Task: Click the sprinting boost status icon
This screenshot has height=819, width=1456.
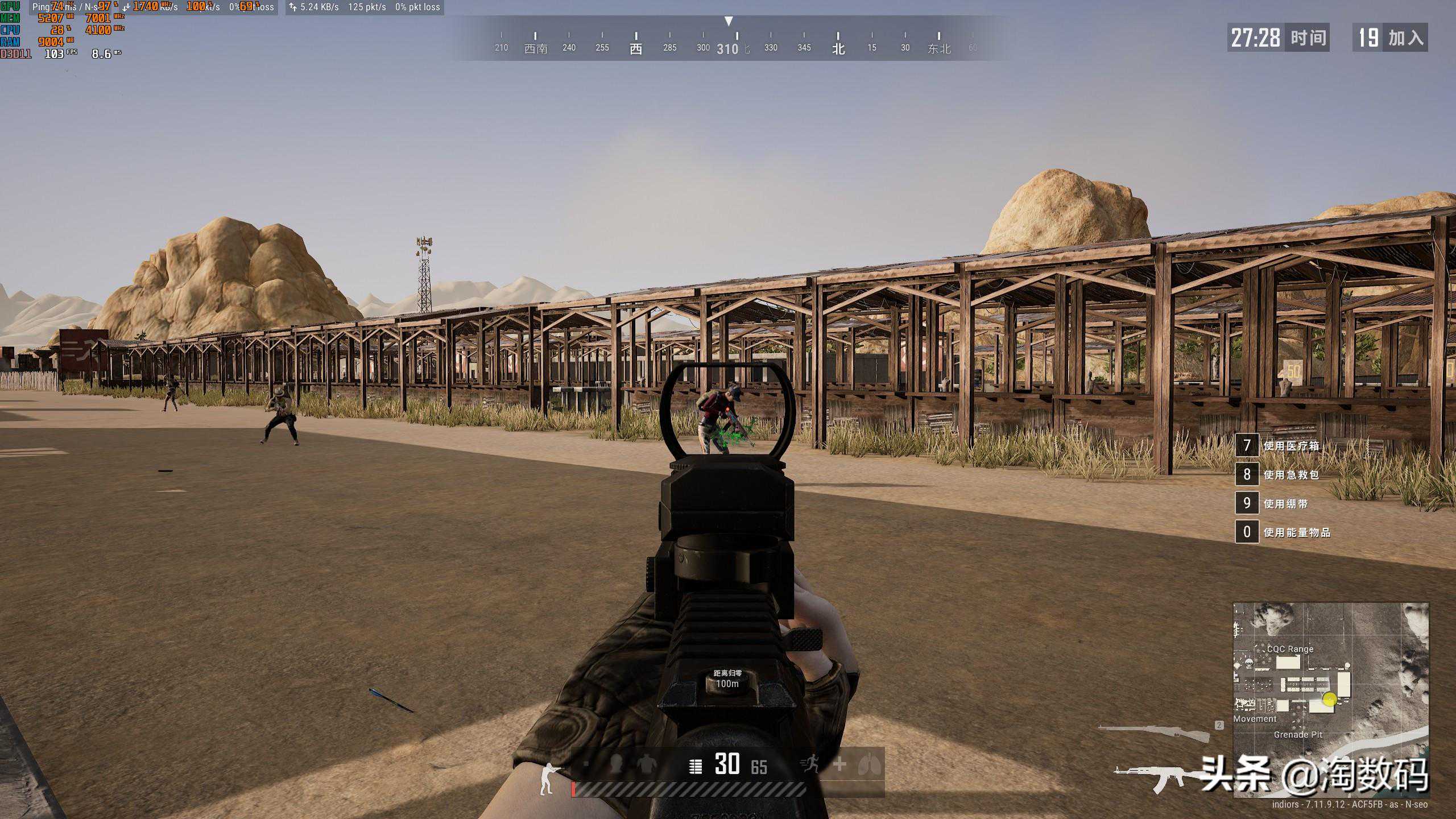Action: (810, 764)
